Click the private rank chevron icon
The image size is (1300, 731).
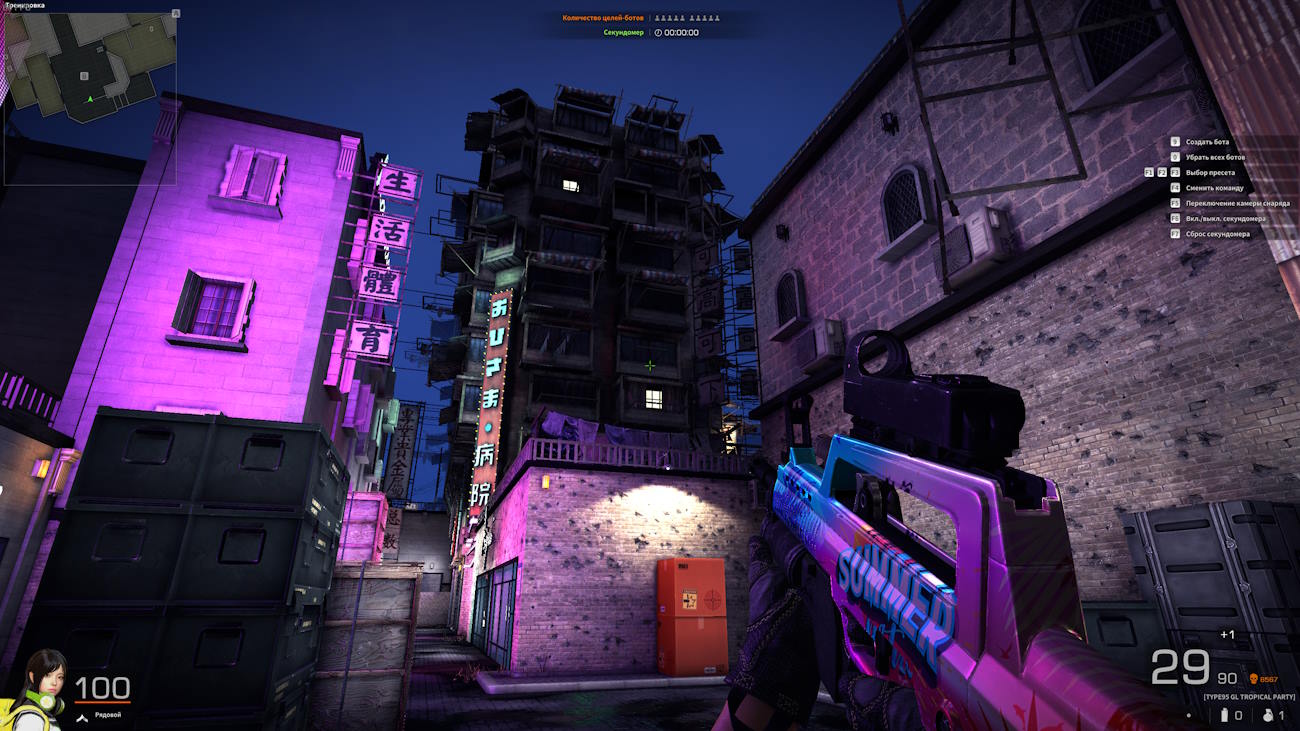tap(84, 715)
